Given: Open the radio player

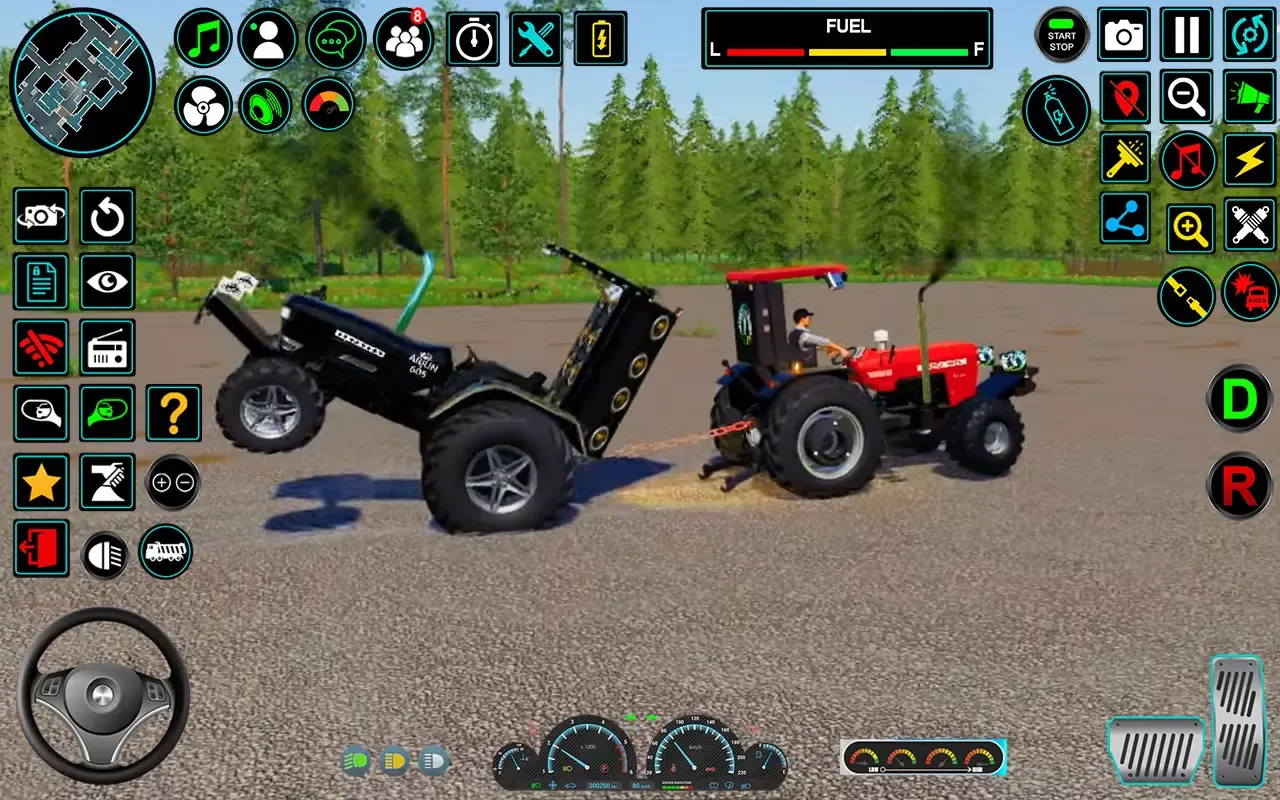Looking at the screenshot, I should pyautogui.click(x=107, y=347).
